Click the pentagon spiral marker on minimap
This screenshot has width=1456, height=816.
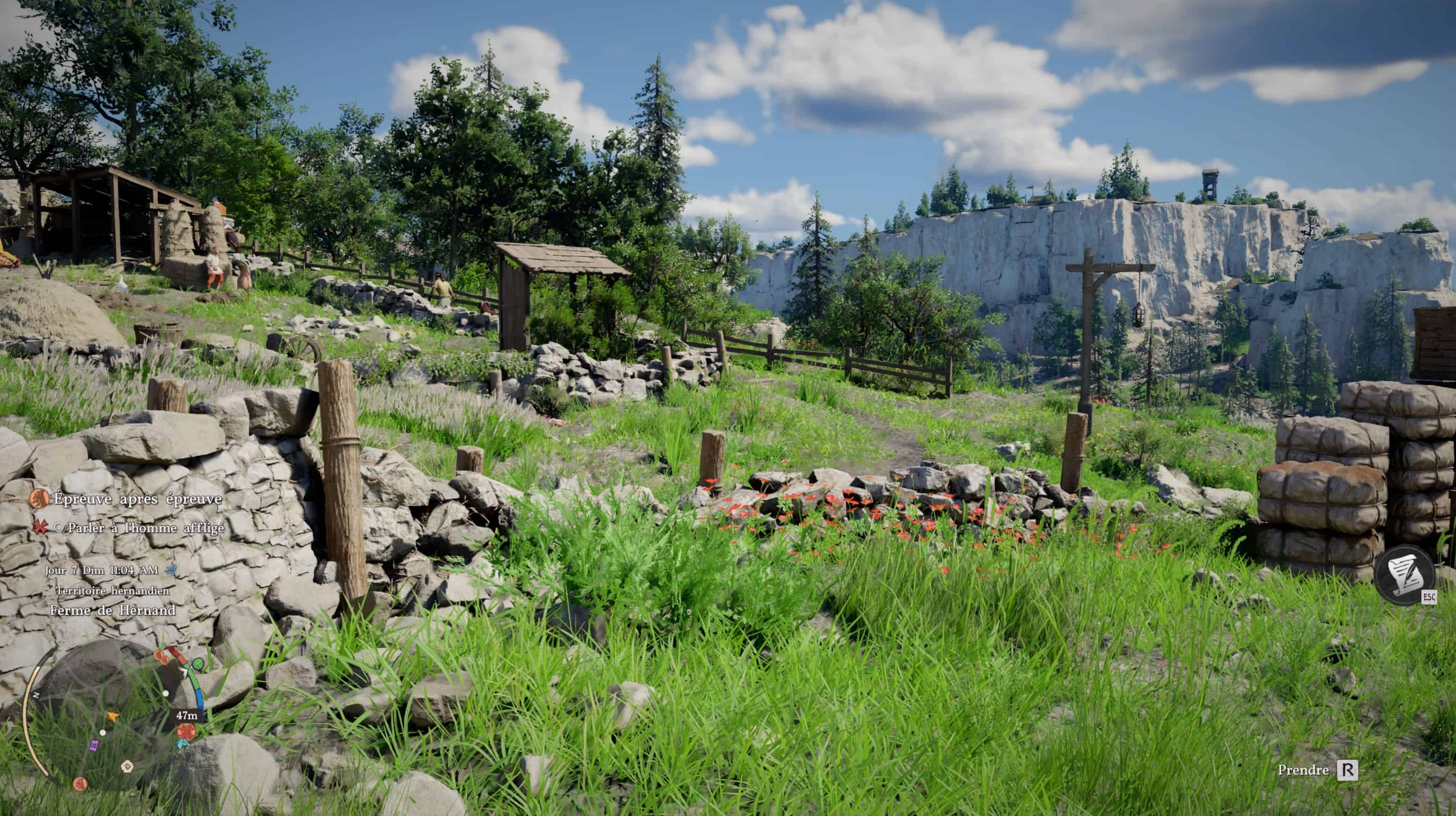click(x=127, y=766)
